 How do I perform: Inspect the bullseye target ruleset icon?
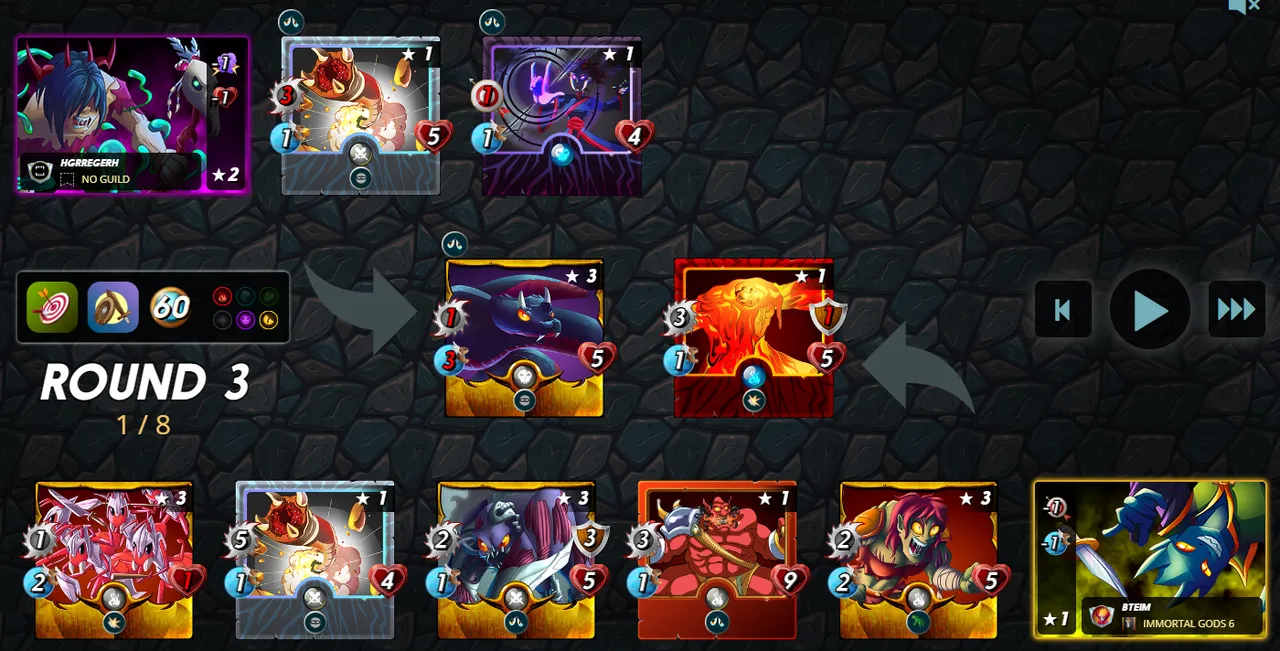(x=52, y=307)
